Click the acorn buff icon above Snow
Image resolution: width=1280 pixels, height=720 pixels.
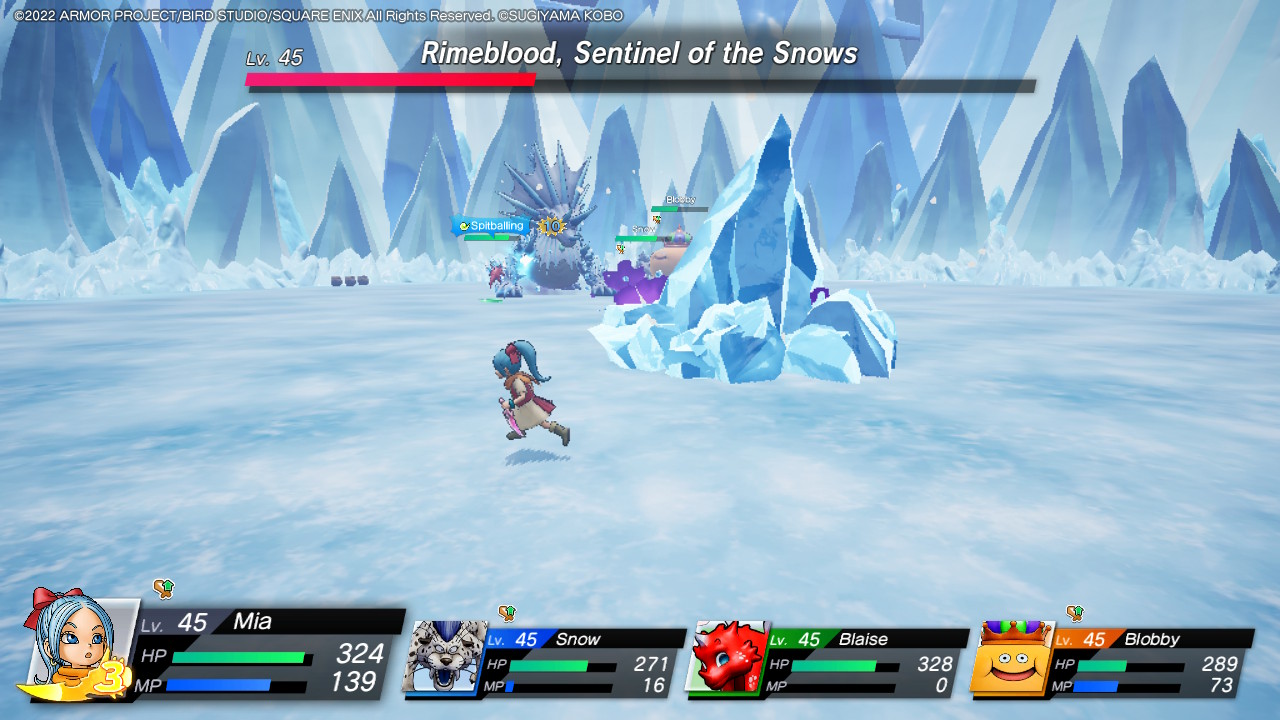[508, 614]
